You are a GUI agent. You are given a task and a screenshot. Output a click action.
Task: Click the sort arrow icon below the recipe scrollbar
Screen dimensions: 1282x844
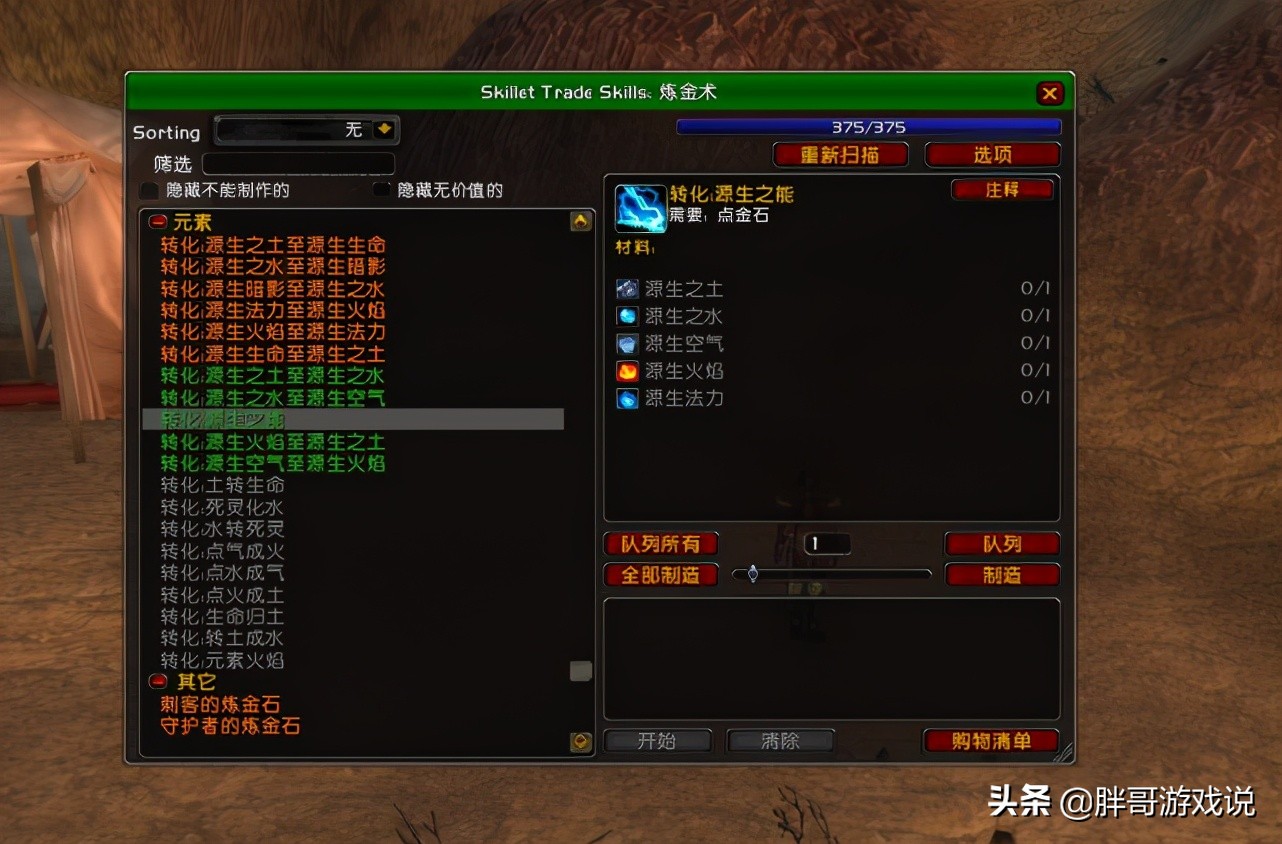click(580, 742)
